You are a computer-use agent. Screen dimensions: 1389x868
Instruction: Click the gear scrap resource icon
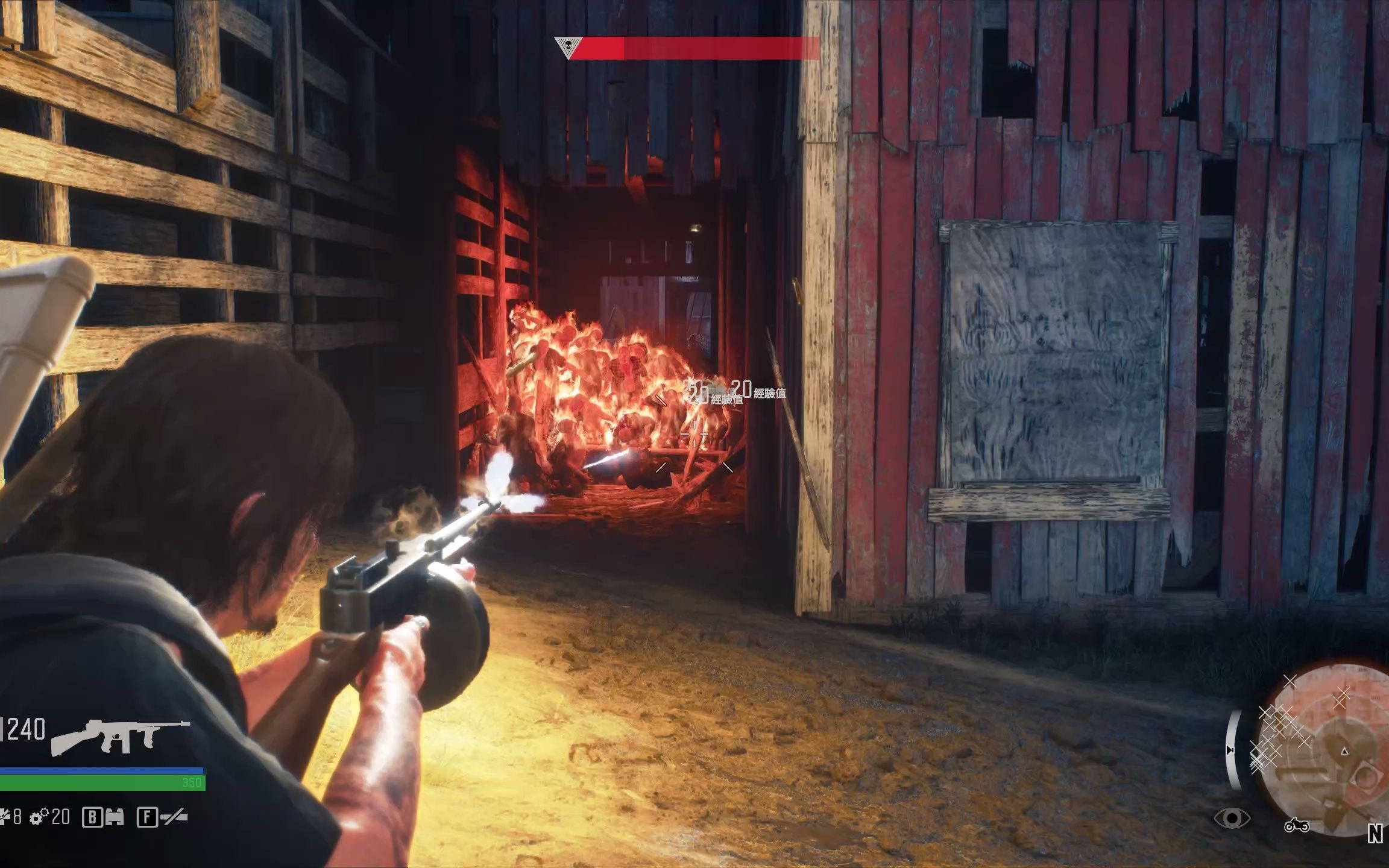pos(39,817)
